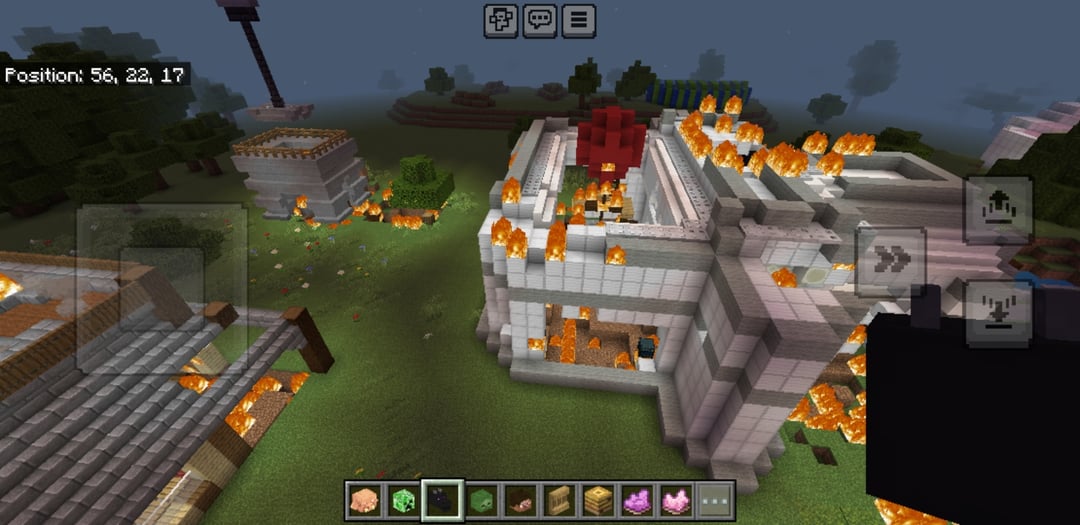
Task: Select the green creeper head slot
Action: (x=402, y=499)
